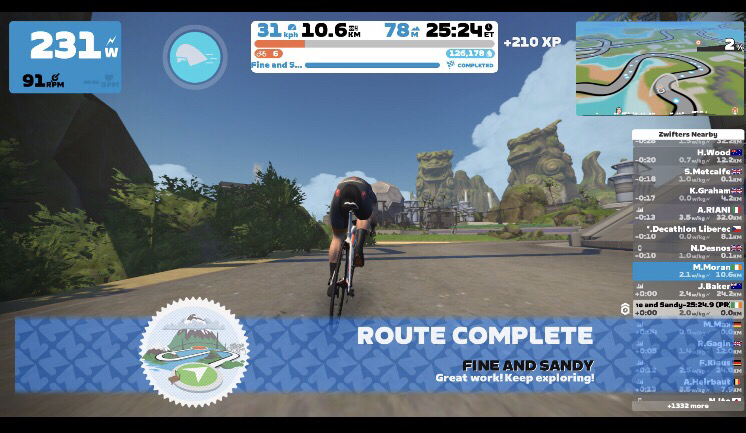The width and height of the screenshot is (746, 433).
Task: Show the +1332 more riders
Action: coord(688,406)
